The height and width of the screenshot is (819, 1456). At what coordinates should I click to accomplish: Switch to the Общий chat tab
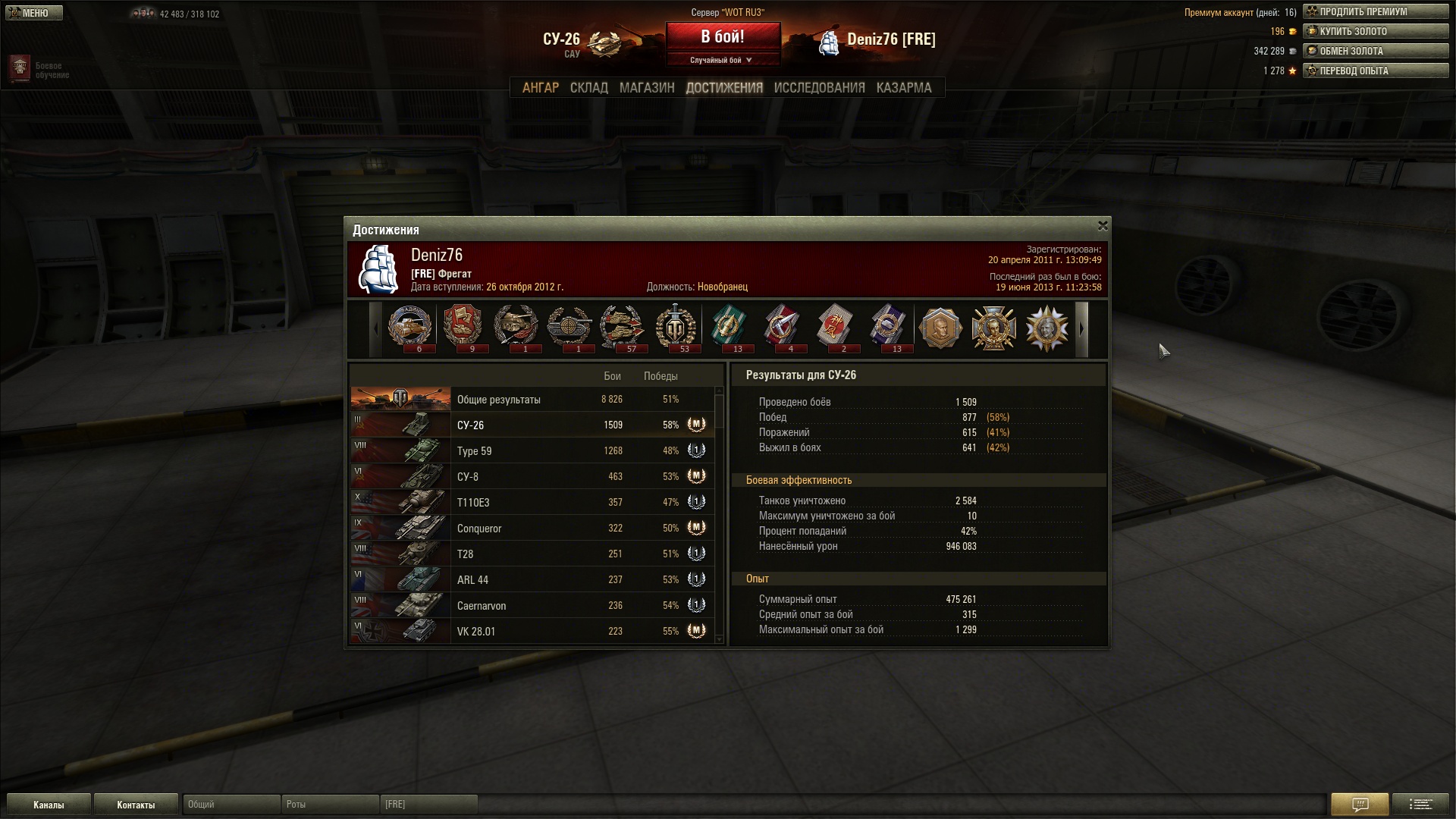click(231, 805)
